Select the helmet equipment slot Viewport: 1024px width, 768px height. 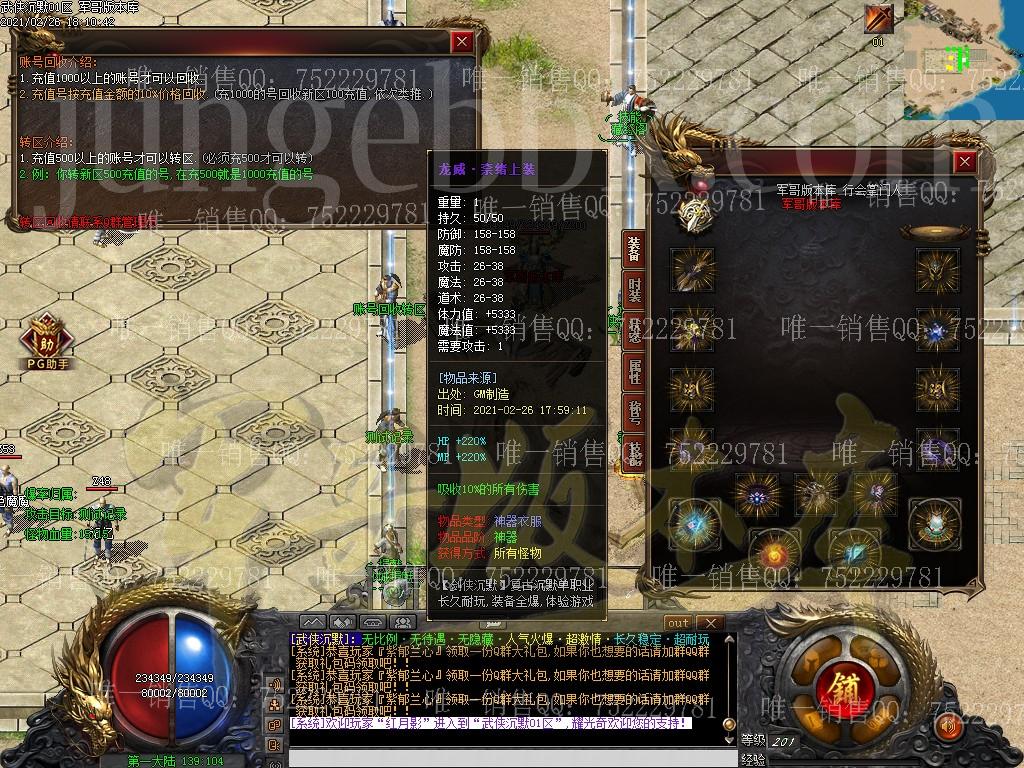937,269
